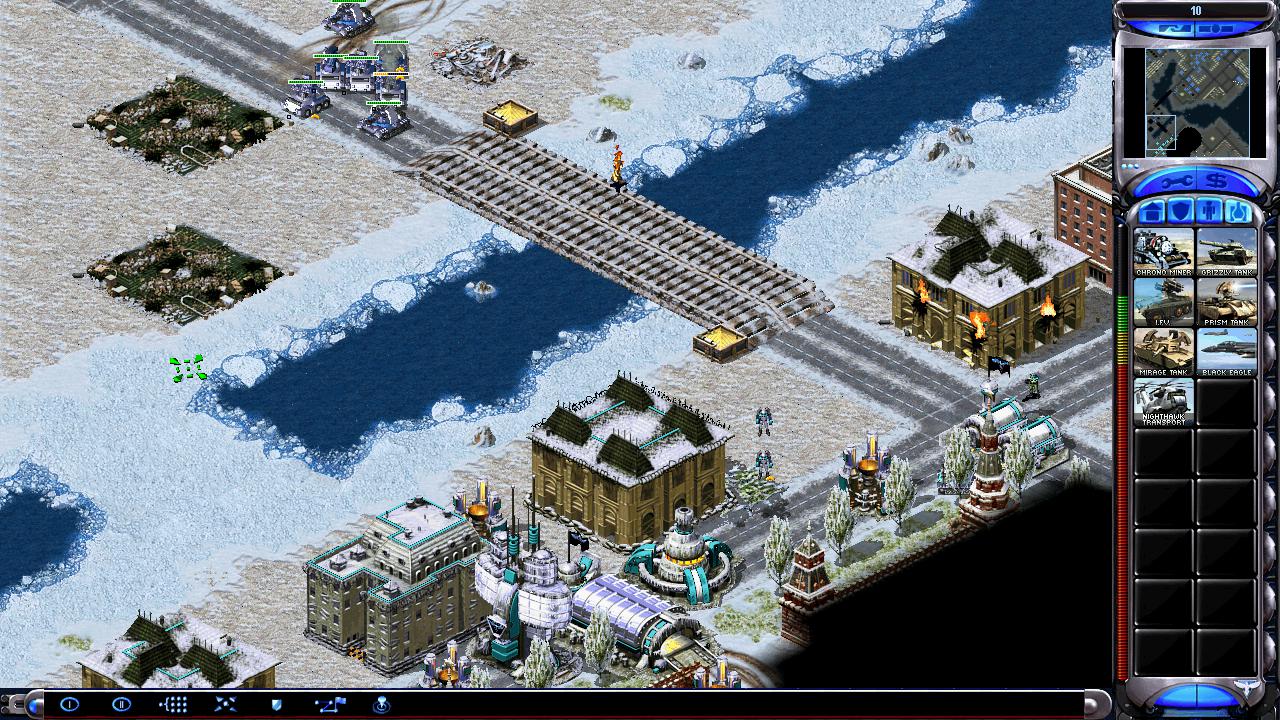Activate the four-arrow deploy command
The height and width of the screenshot is (720, 1280).
click(x=225, y=705)
